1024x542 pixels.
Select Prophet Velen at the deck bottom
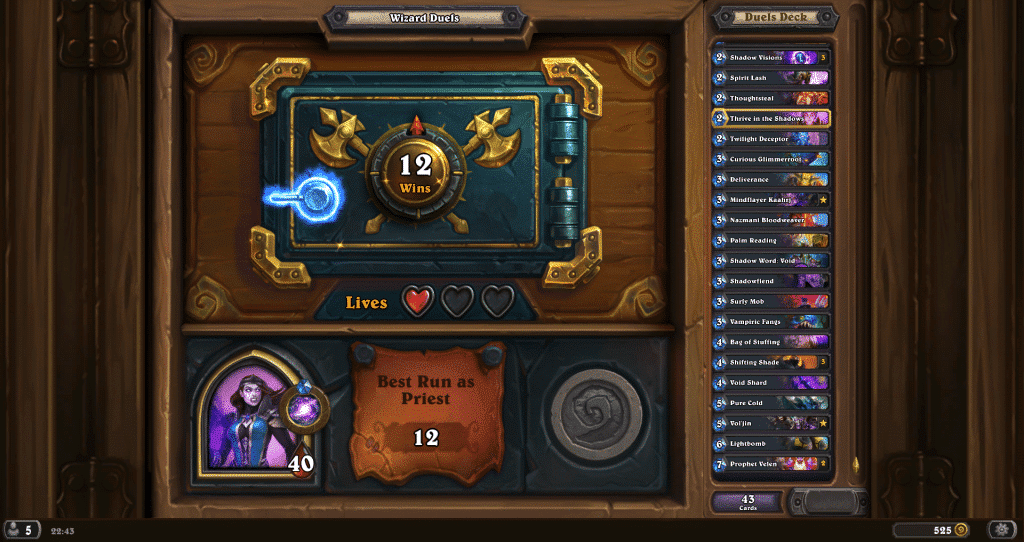point(770,463)
